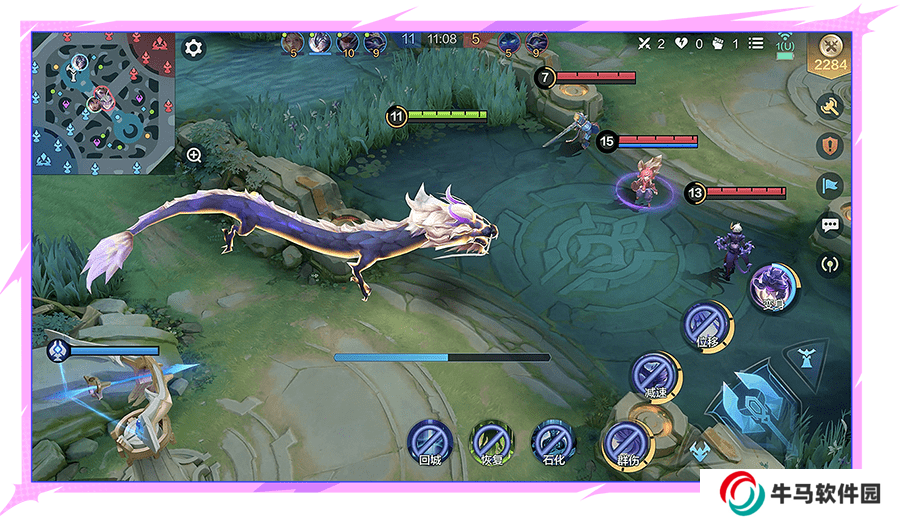The image size is (900, 519).
Task: Open the quick chat bubble
Action: point(829,225)
